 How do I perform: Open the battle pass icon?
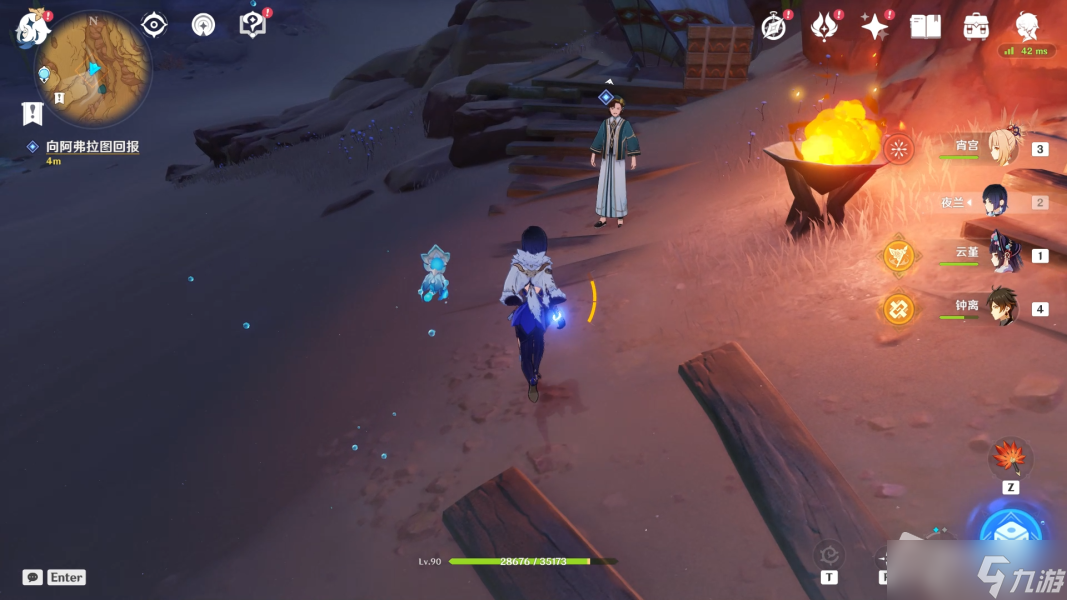[x=824, y=27]
